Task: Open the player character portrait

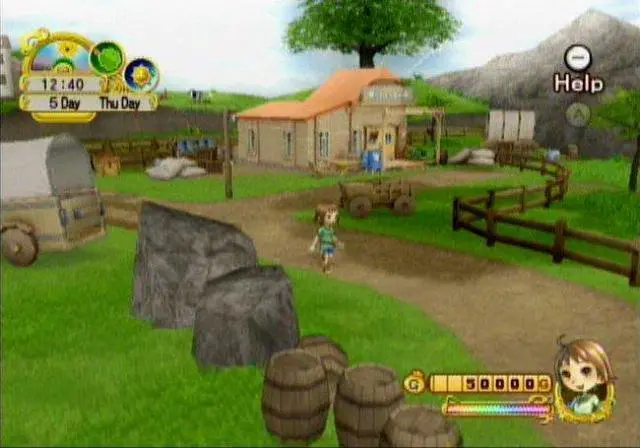Action: pos(583,379)
